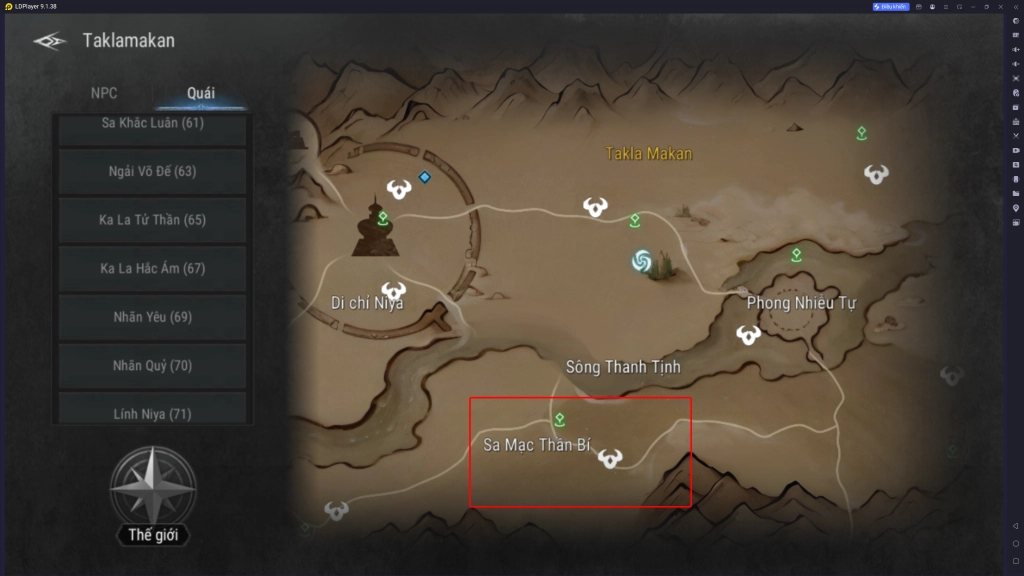Switch to the NPC tab

(104, 93)
